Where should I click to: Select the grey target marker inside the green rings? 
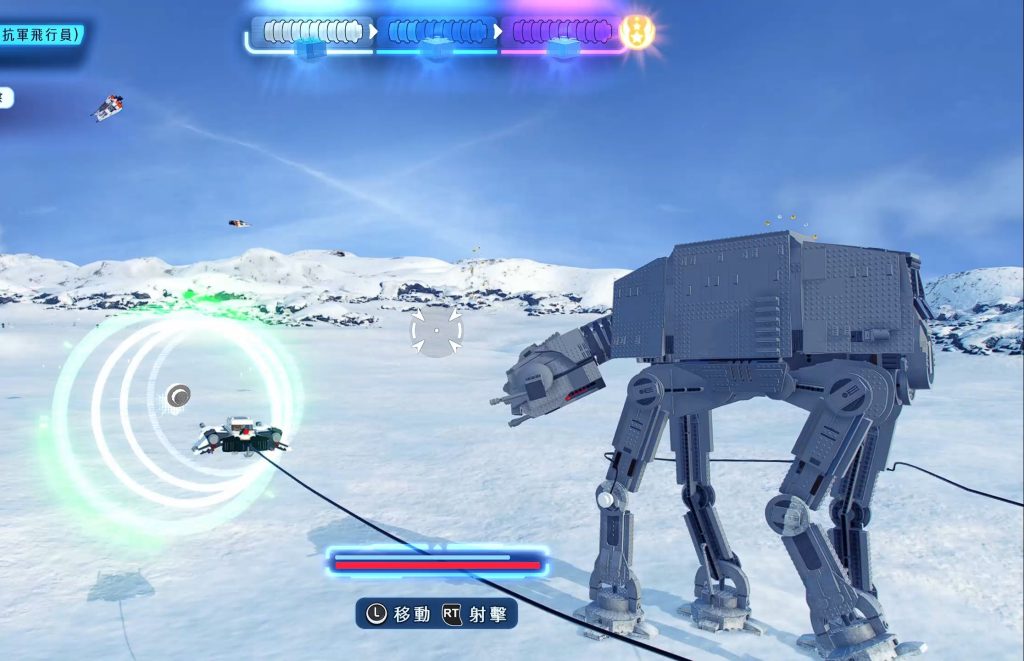click(x=179, y=397)
